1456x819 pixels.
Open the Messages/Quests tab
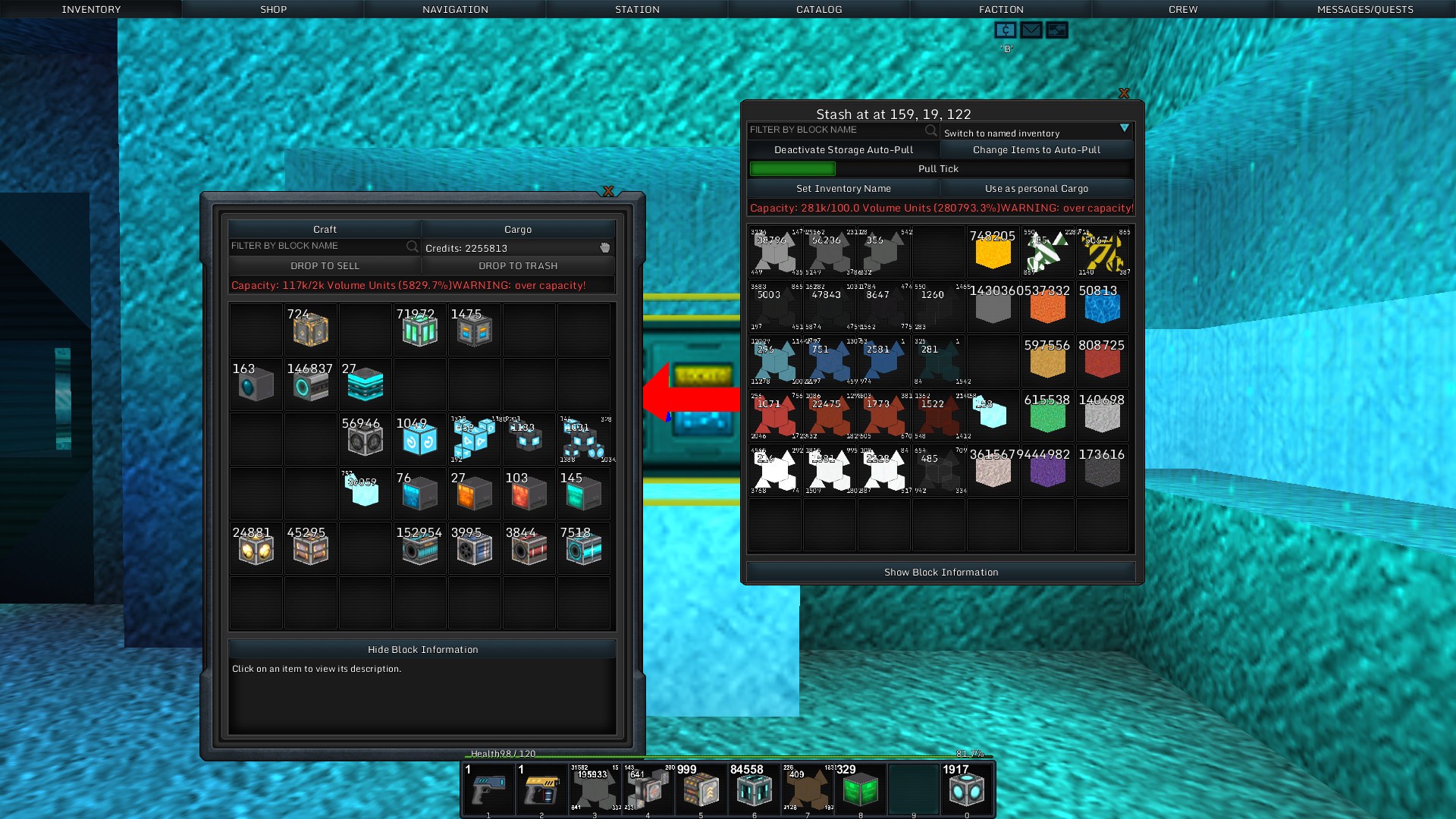(1365, 9)
